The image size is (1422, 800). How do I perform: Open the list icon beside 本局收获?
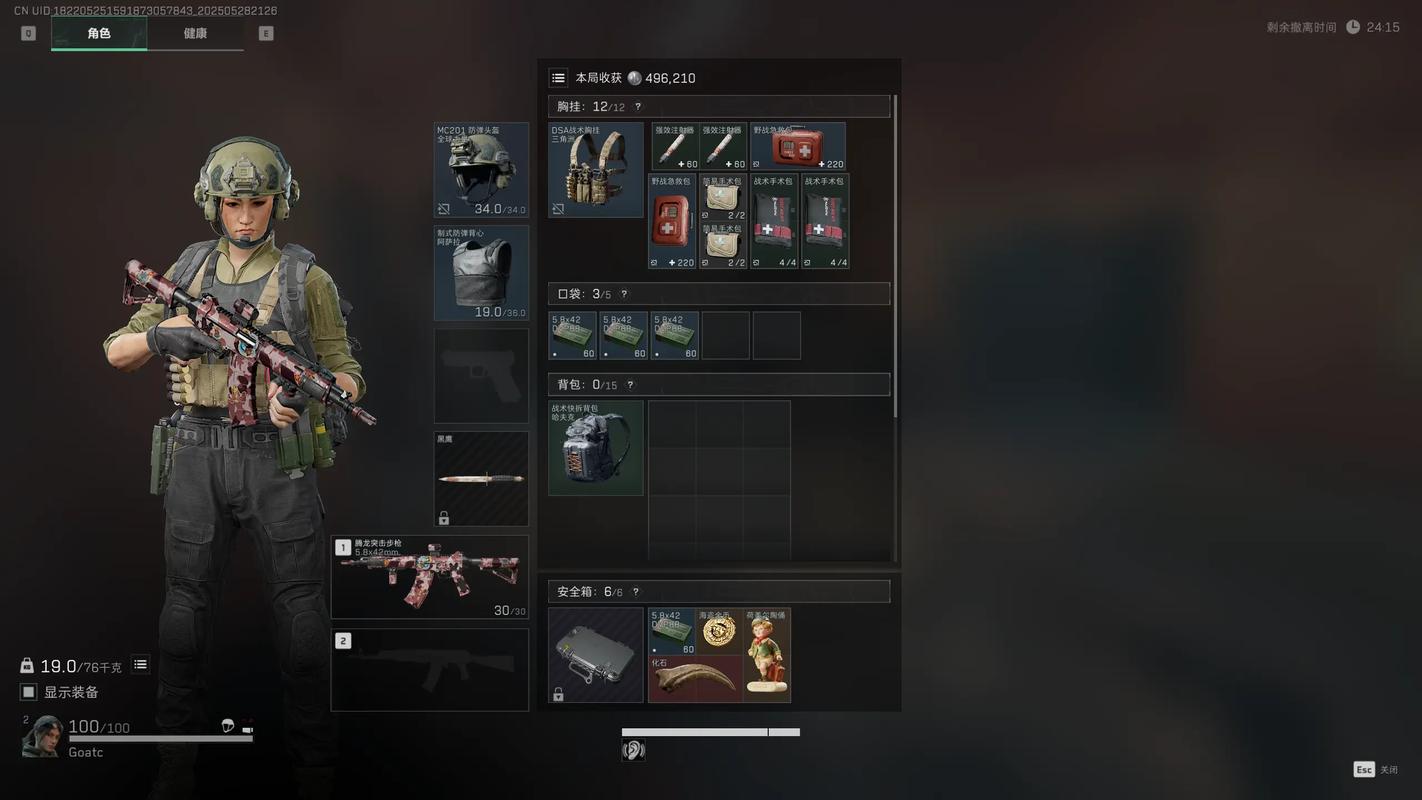[x=559, y=78]
